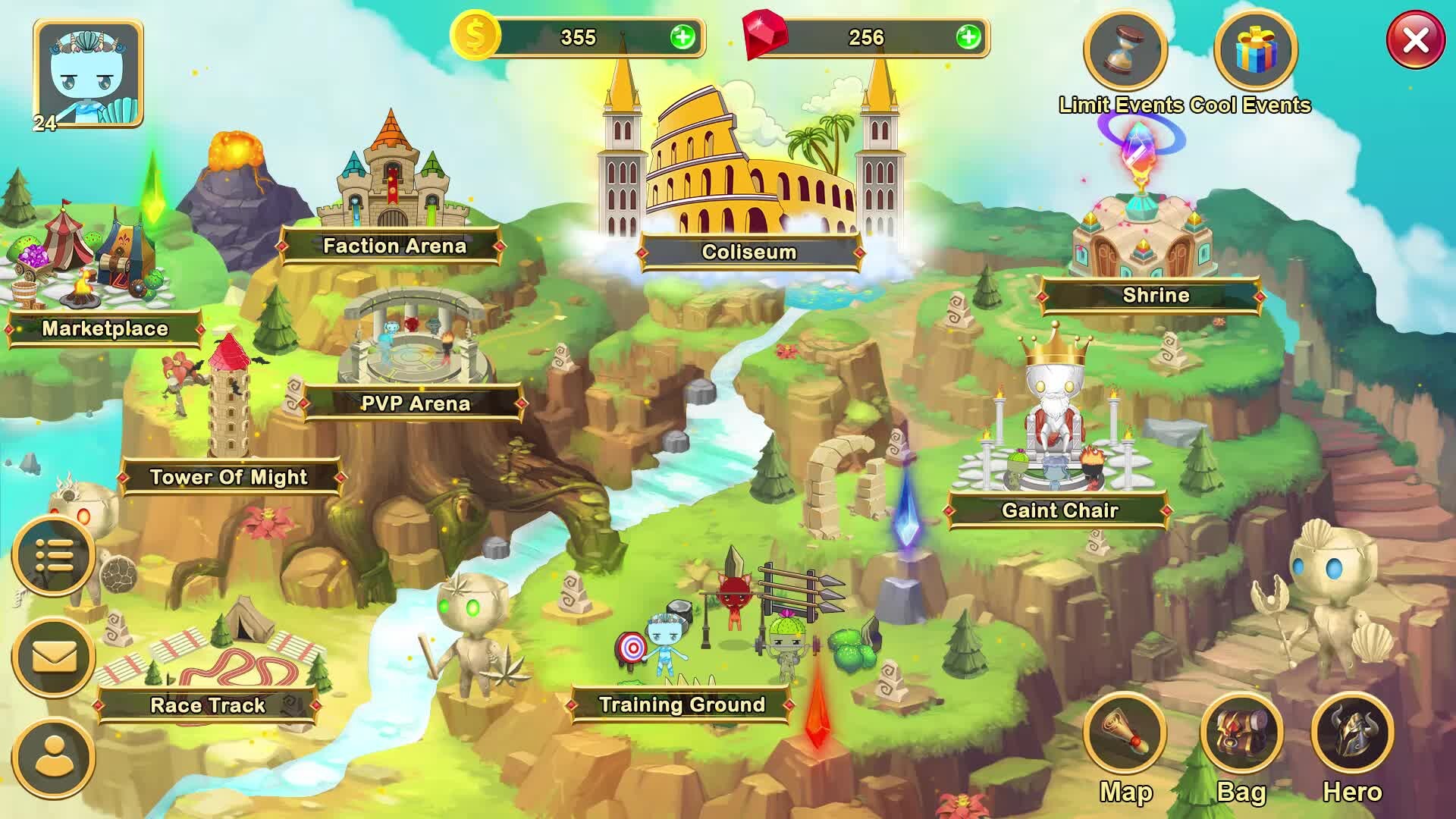Enter the Training Ground
The height and width of the screenshot is (819, 1456).
point(681,704)
